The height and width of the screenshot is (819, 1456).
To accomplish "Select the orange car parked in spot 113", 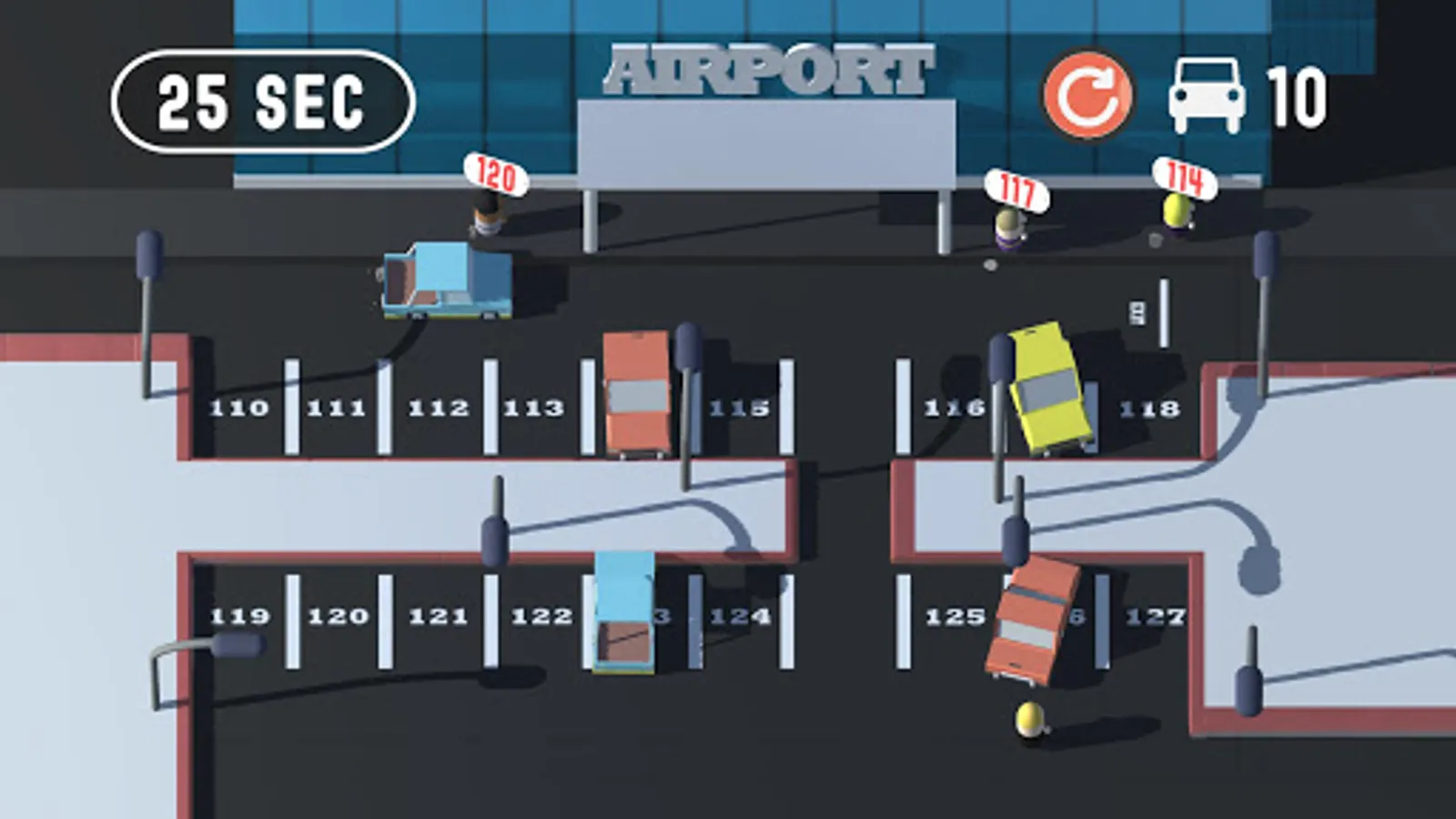I will tap(637, 391).
